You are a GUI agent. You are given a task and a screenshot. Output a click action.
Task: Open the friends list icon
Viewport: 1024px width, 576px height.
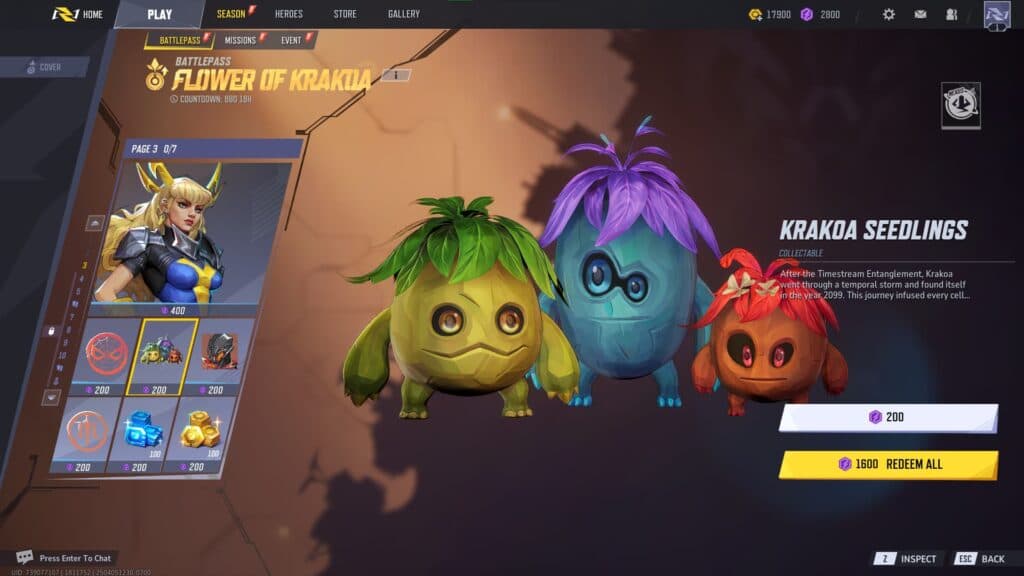click(951, 14)
